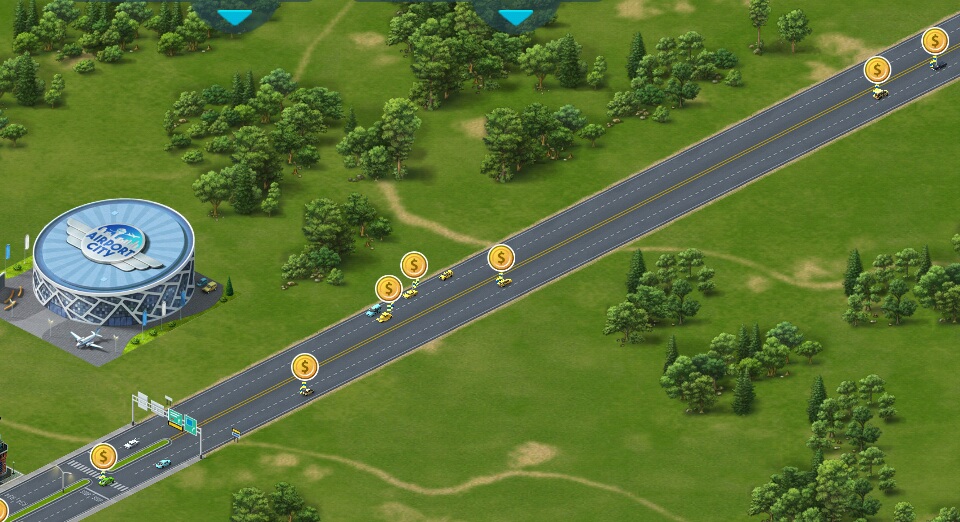960x522 pixels.
Task: Collect the coin above the car at the crosswalk
Action: coord(104,457)
